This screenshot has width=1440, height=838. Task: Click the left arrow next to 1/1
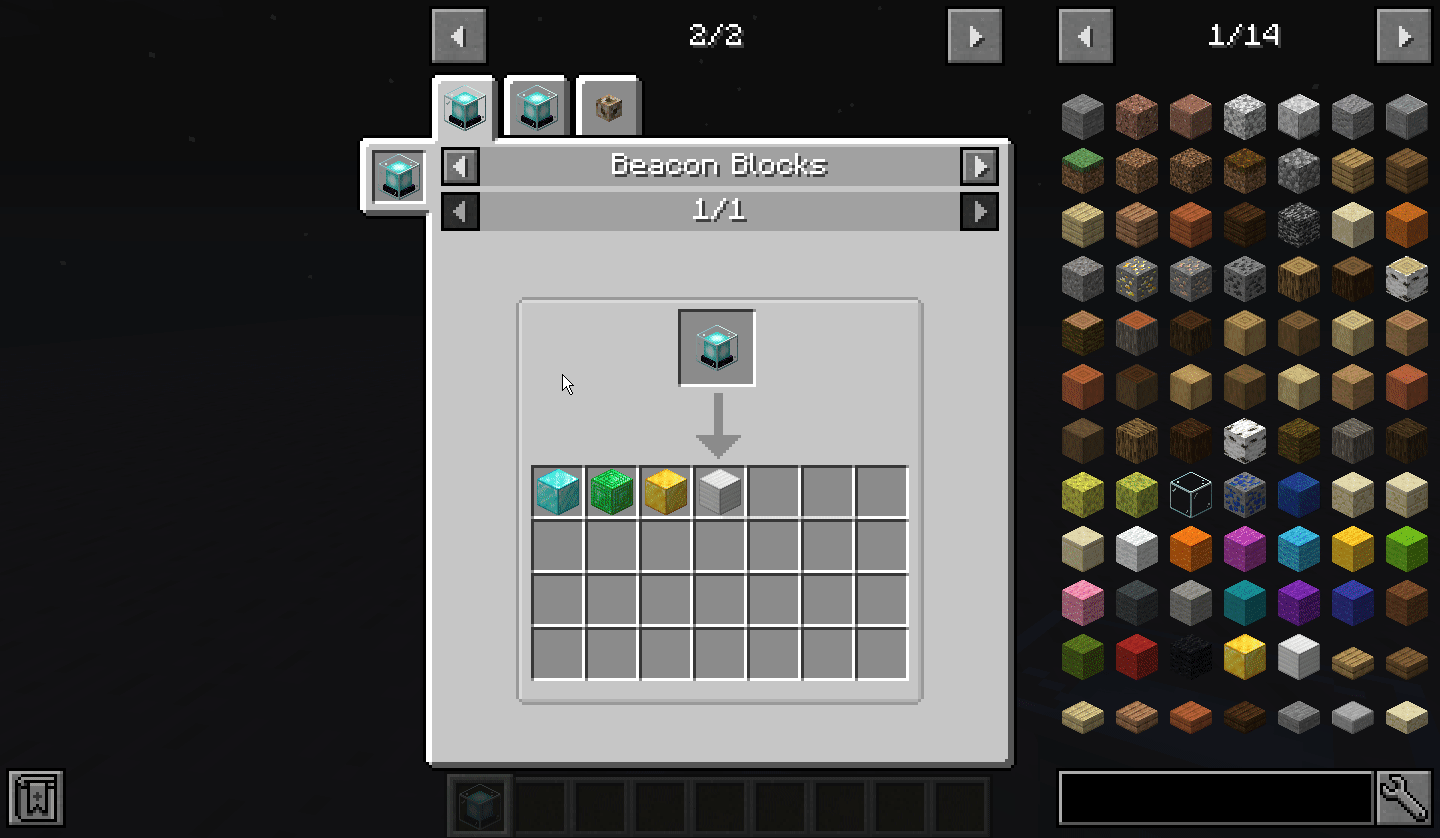coord(459,211)
